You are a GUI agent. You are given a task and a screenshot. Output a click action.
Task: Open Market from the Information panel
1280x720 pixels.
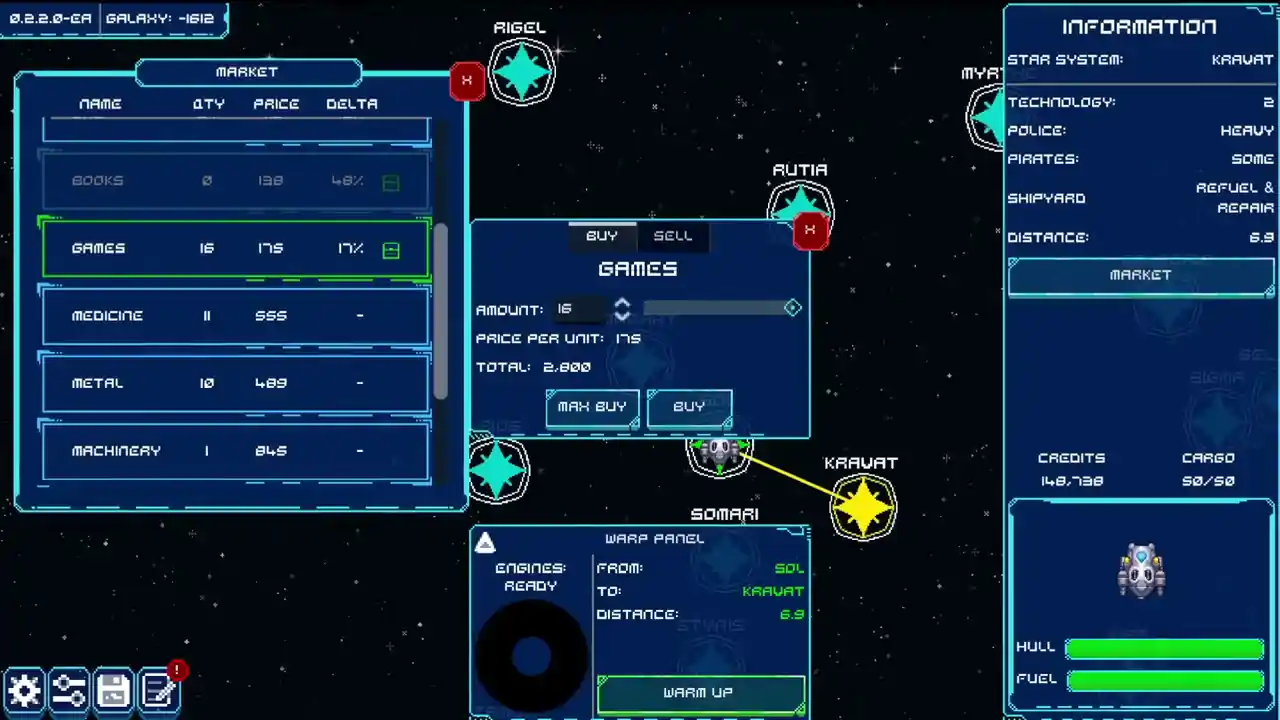(x=1140, y=275)
